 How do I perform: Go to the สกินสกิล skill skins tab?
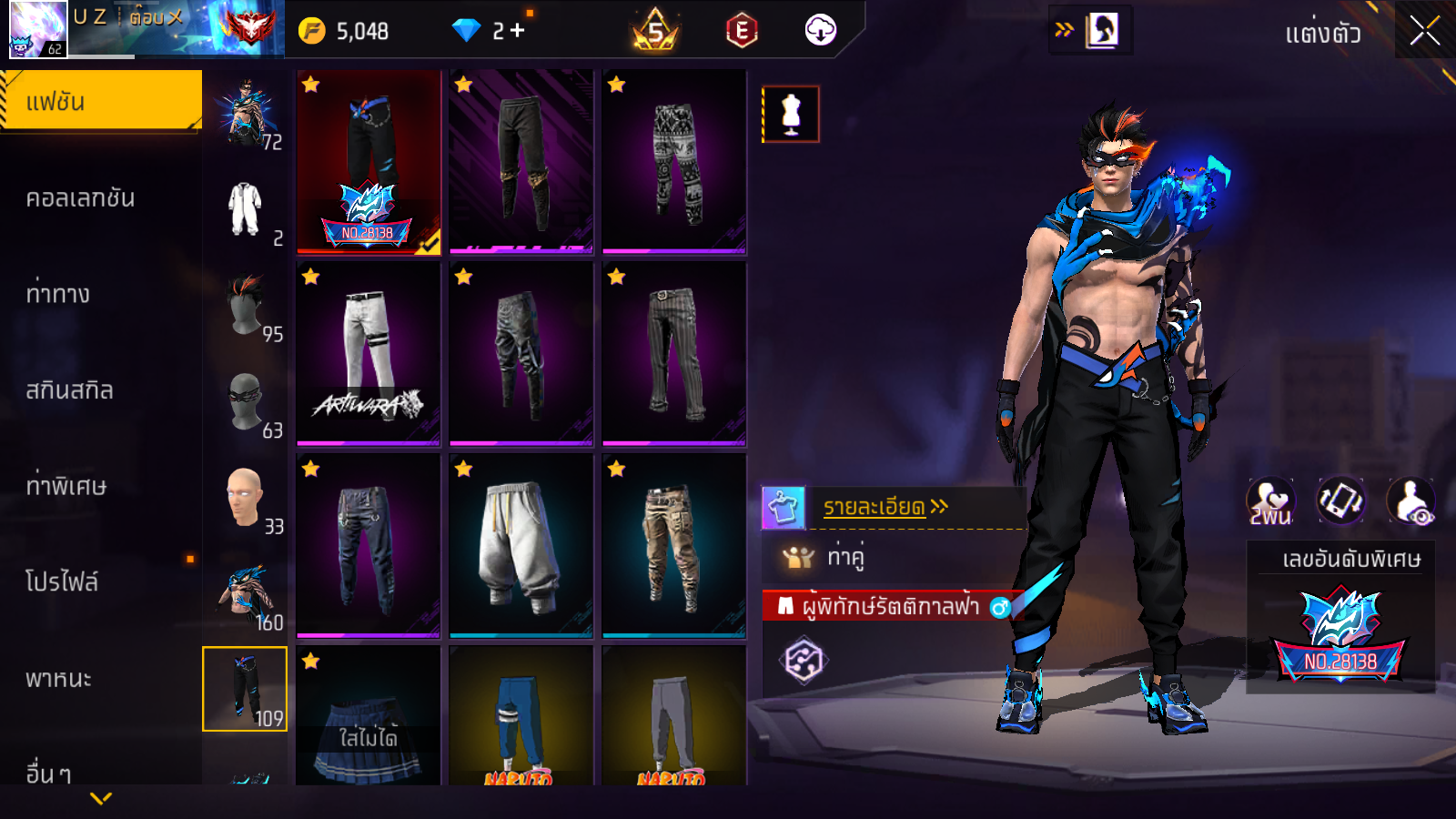[69, 390]
